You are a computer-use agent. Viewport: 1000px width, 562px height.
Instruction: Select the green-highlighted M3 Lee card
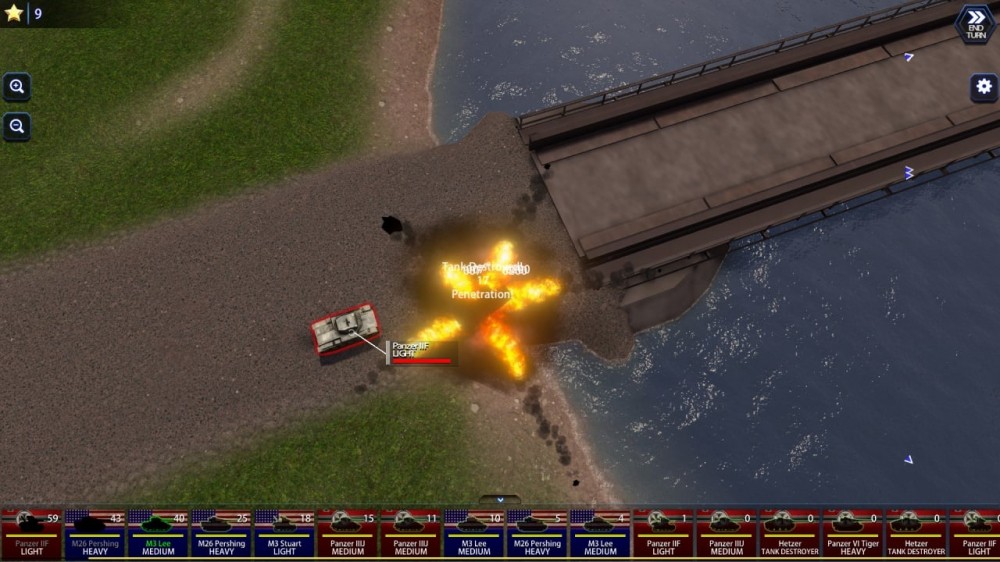(158, 534)
